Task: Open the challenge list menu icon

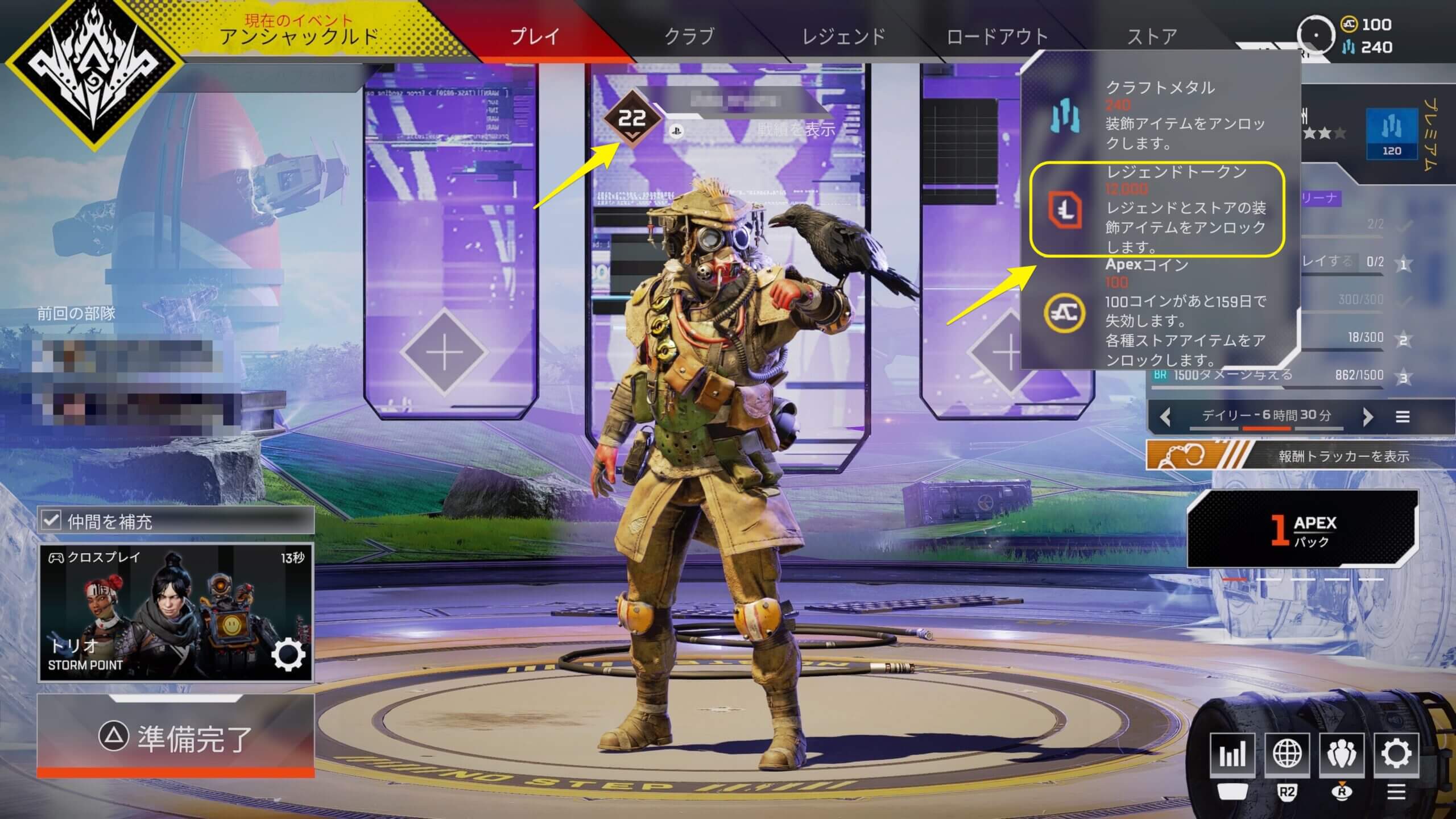Action: (1403, 417)
